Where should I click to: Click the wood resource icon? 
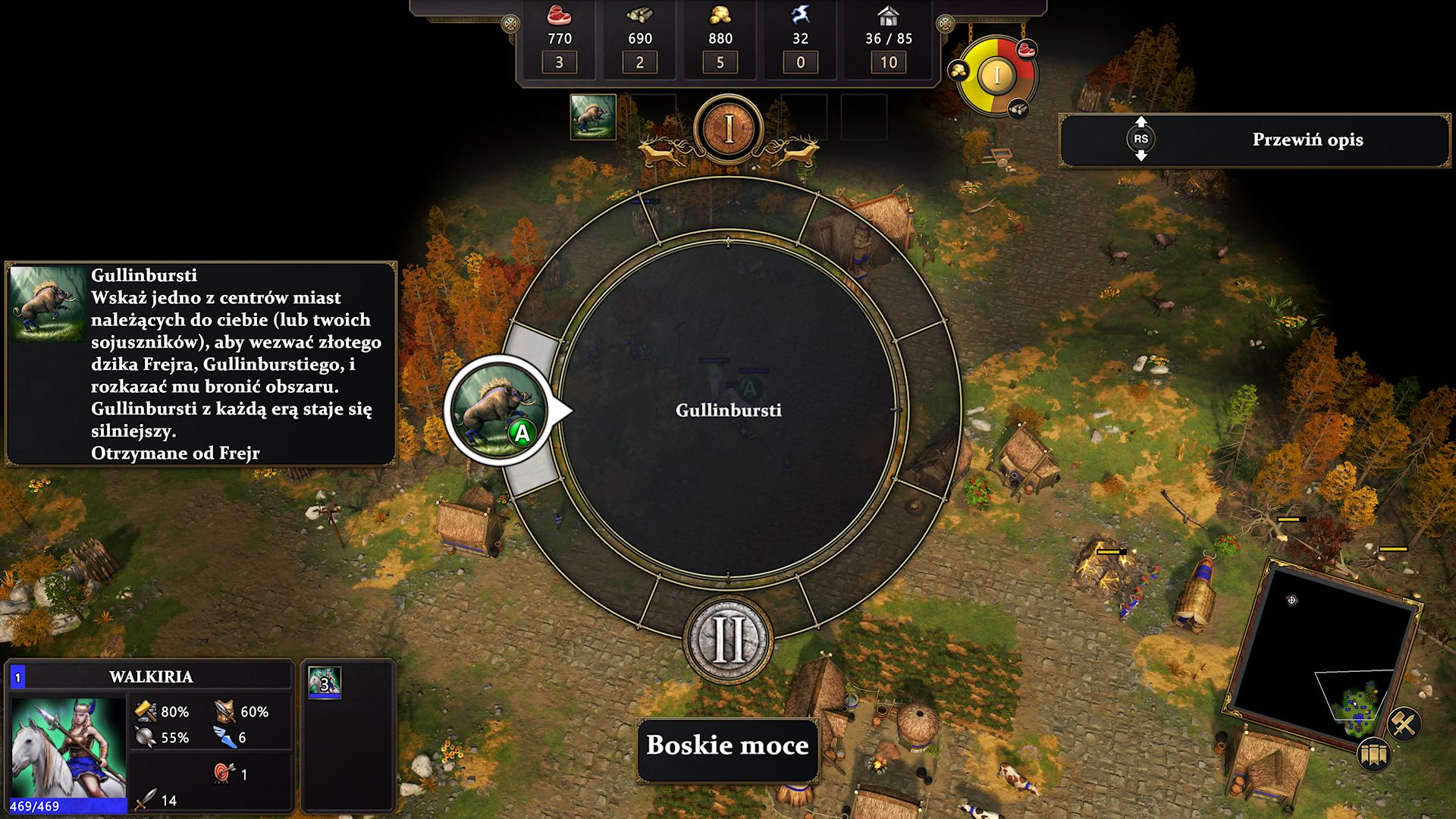[x=641, y=15]
